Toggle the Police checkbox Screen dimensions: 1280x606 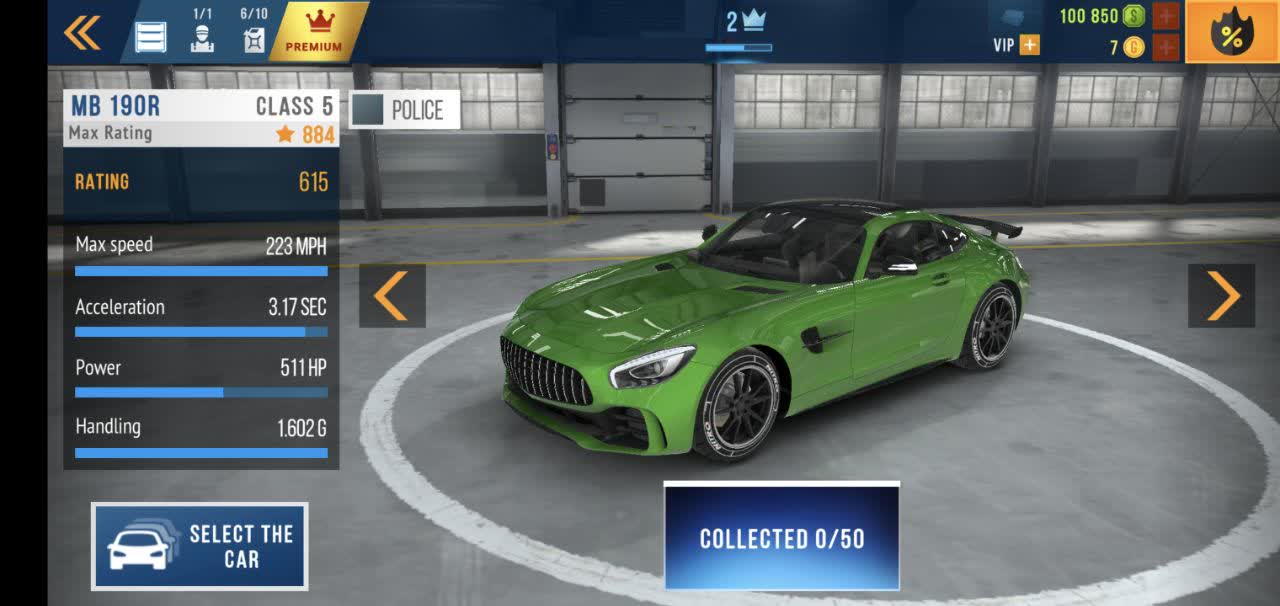pos(368,110)
